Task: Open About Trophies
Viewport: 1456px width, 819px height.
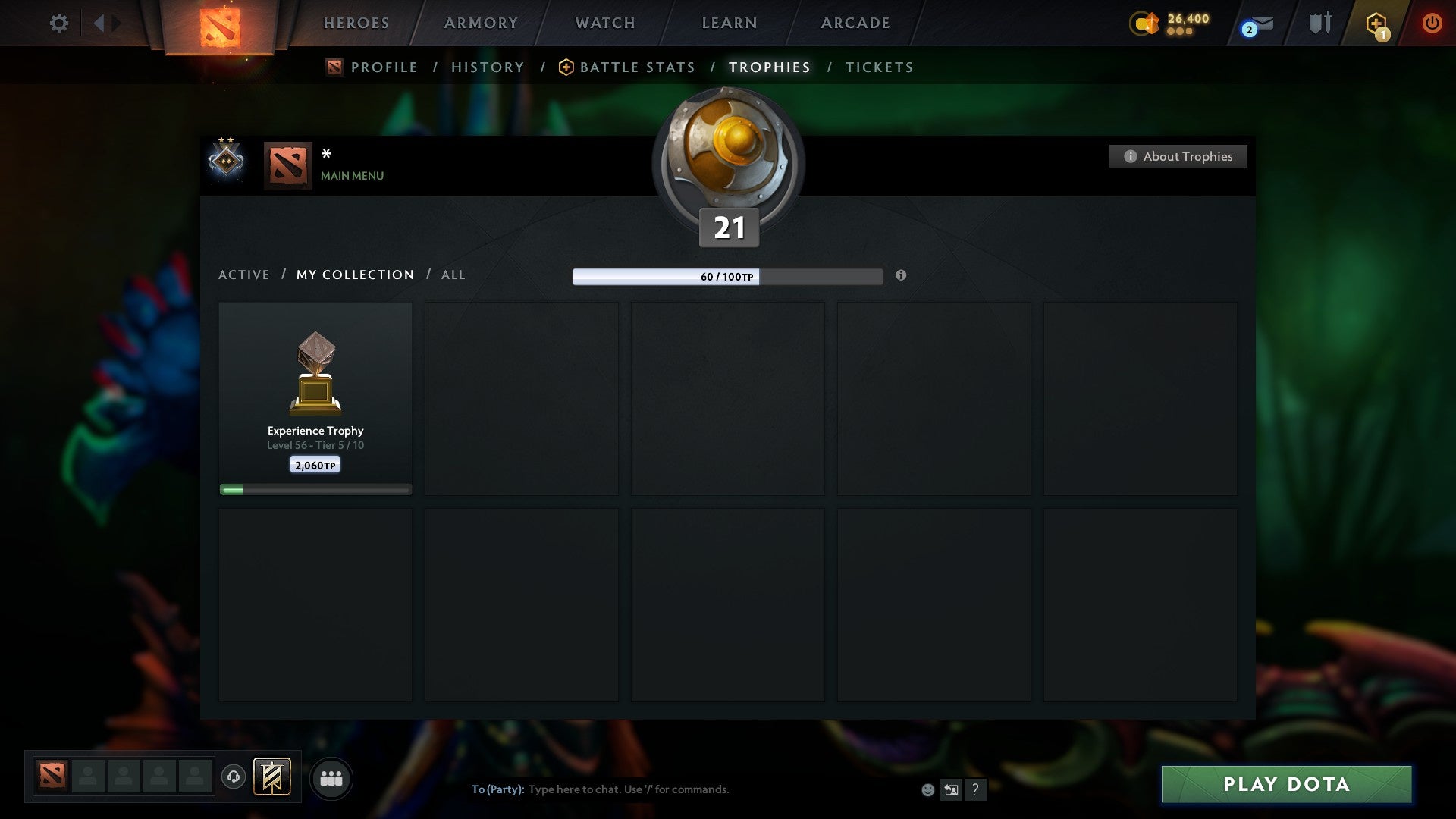Action: pyautogui.click(x=1178, y=156)
